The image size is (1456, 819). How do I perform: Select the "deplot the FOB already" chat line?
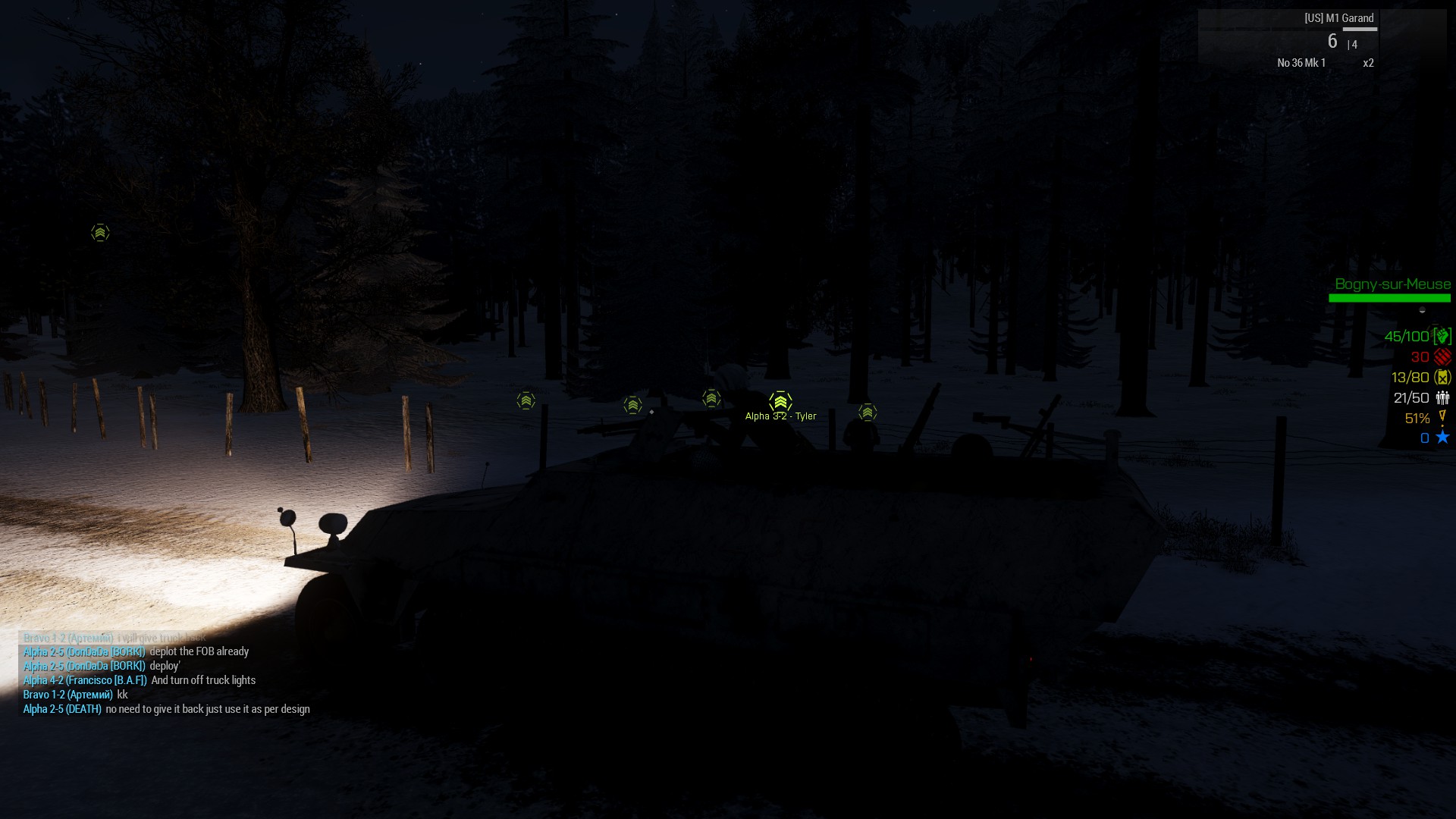click(x=199, y=651)
